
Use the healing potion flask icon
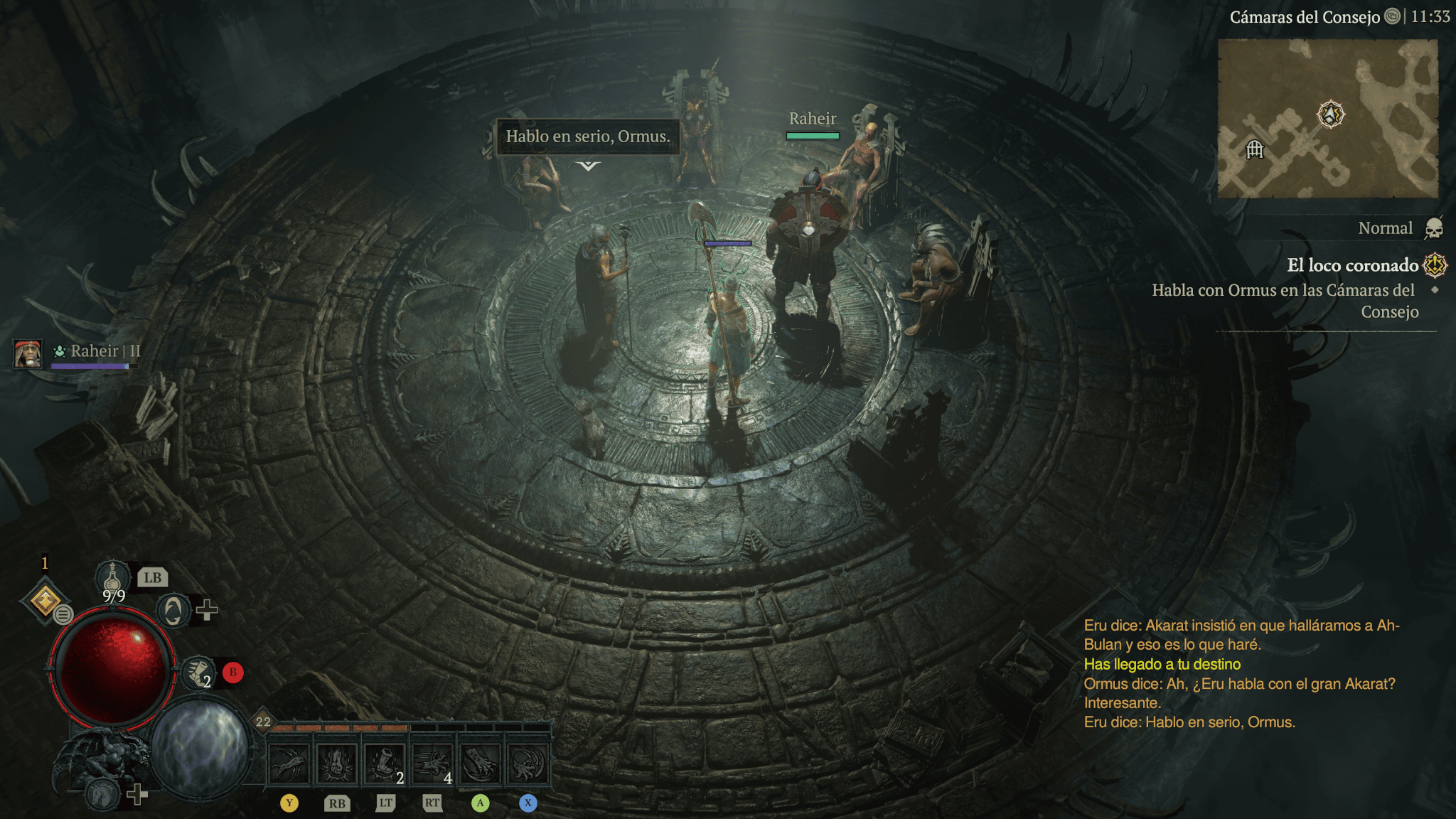112,576
